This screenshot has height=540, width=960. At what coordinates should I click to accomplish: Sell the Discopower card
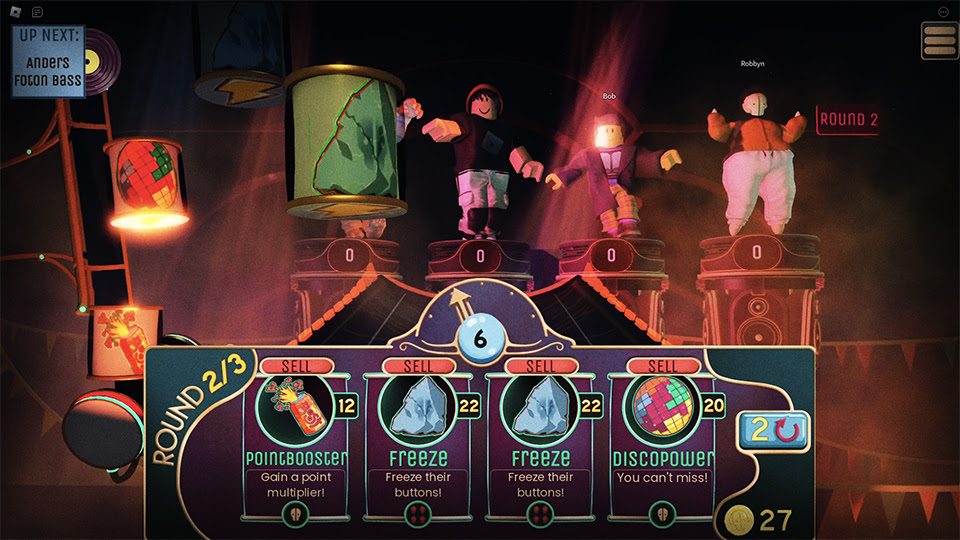661,367
